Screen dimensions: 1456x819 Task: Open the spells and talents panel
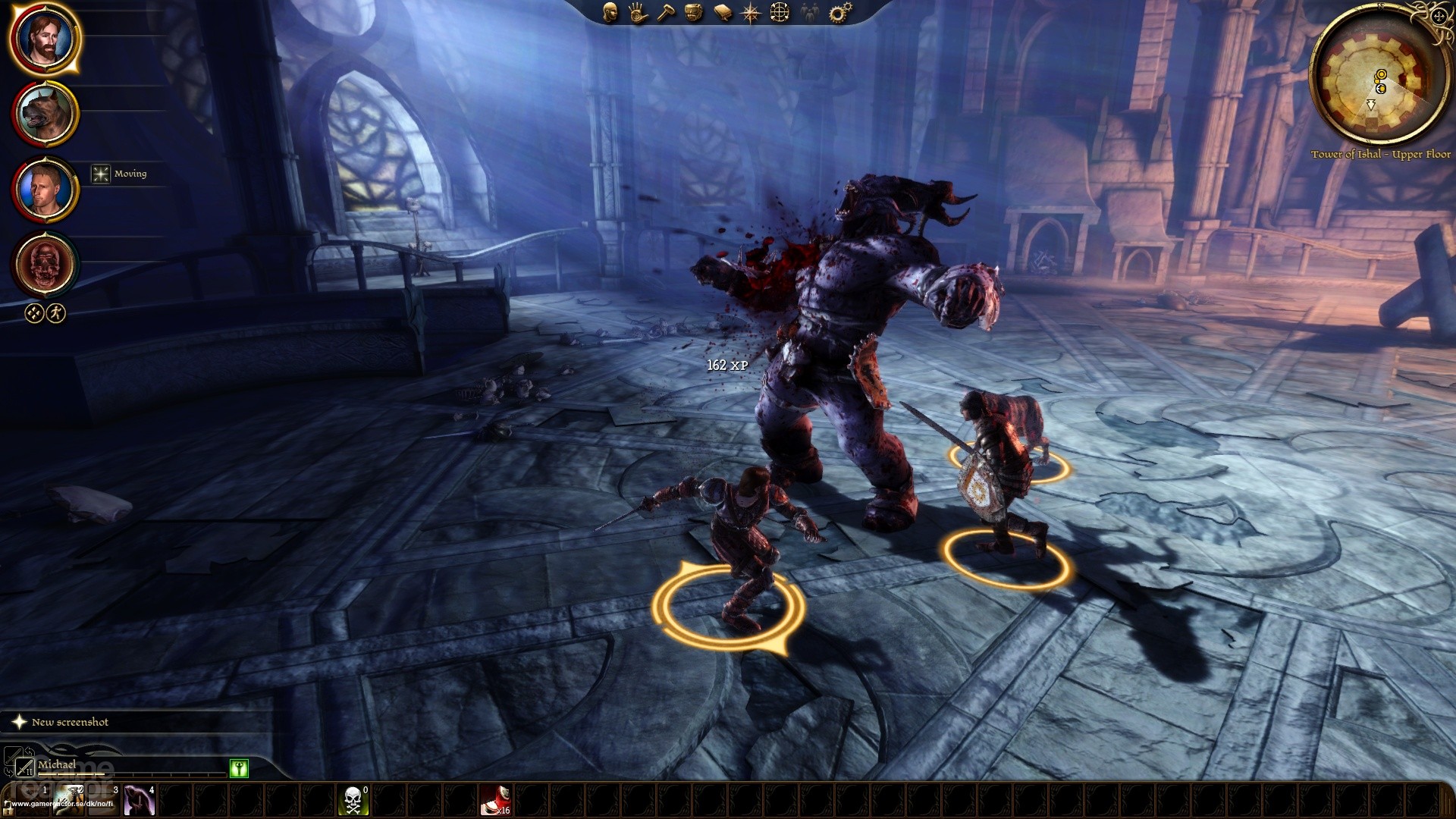point(637,13)
